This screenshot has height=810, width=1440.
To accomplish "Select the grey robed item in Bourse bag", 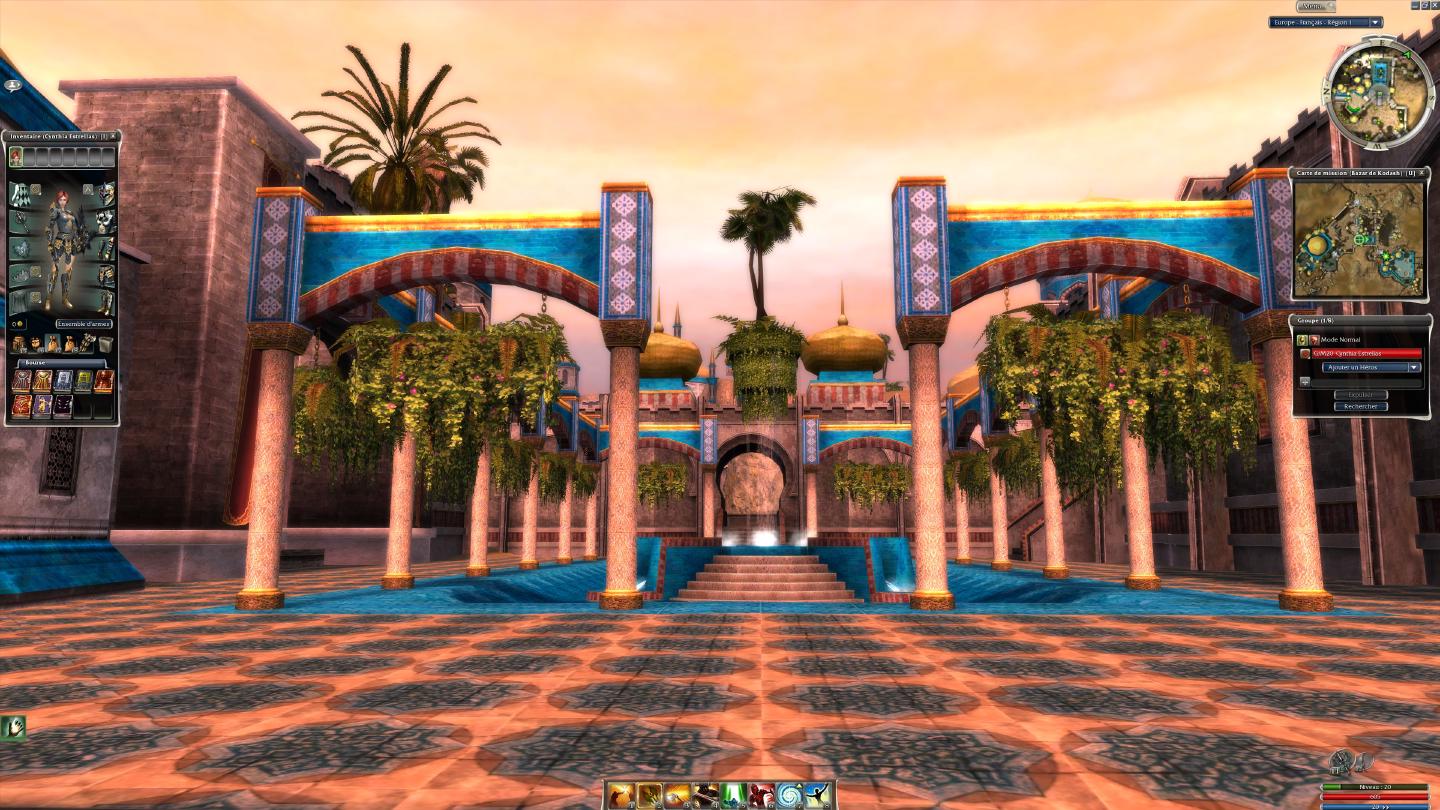I will [x=62, y=381].
